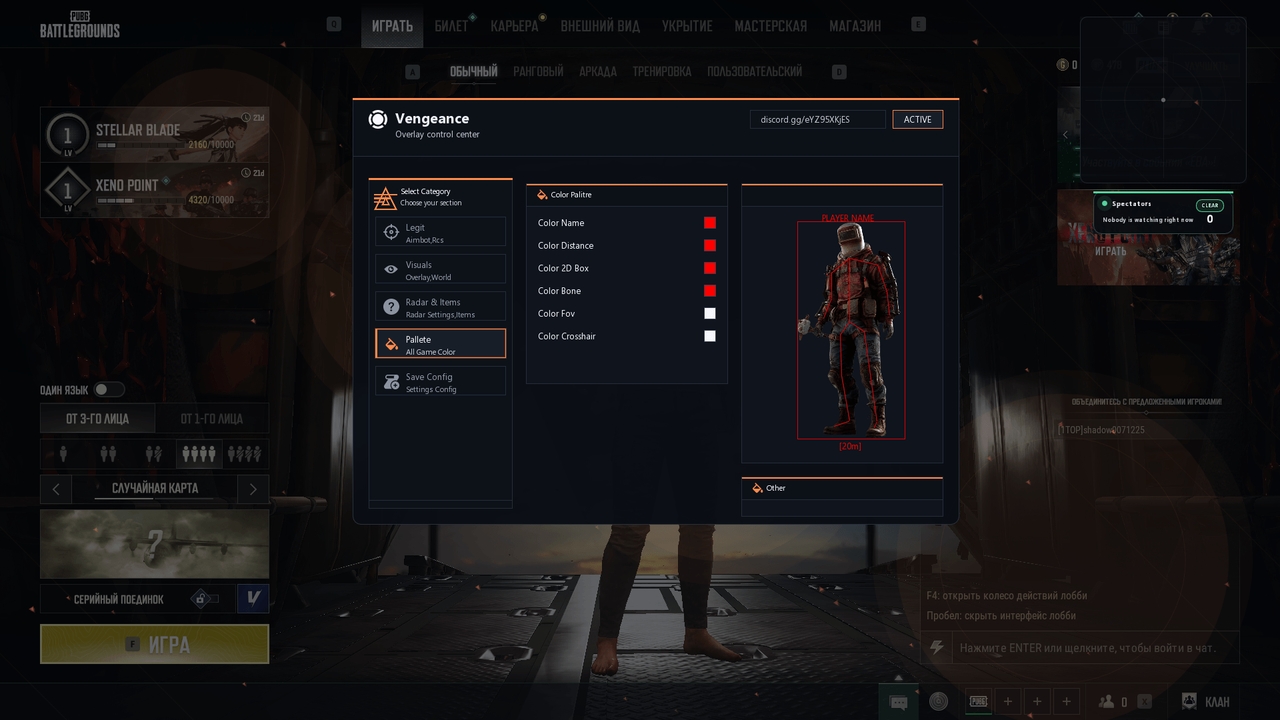Open the ПОЛЬЗОВАТЕЛЬСКИЙ matches tab
This screenshot has height=720, width=1280.
pos(754,72)
